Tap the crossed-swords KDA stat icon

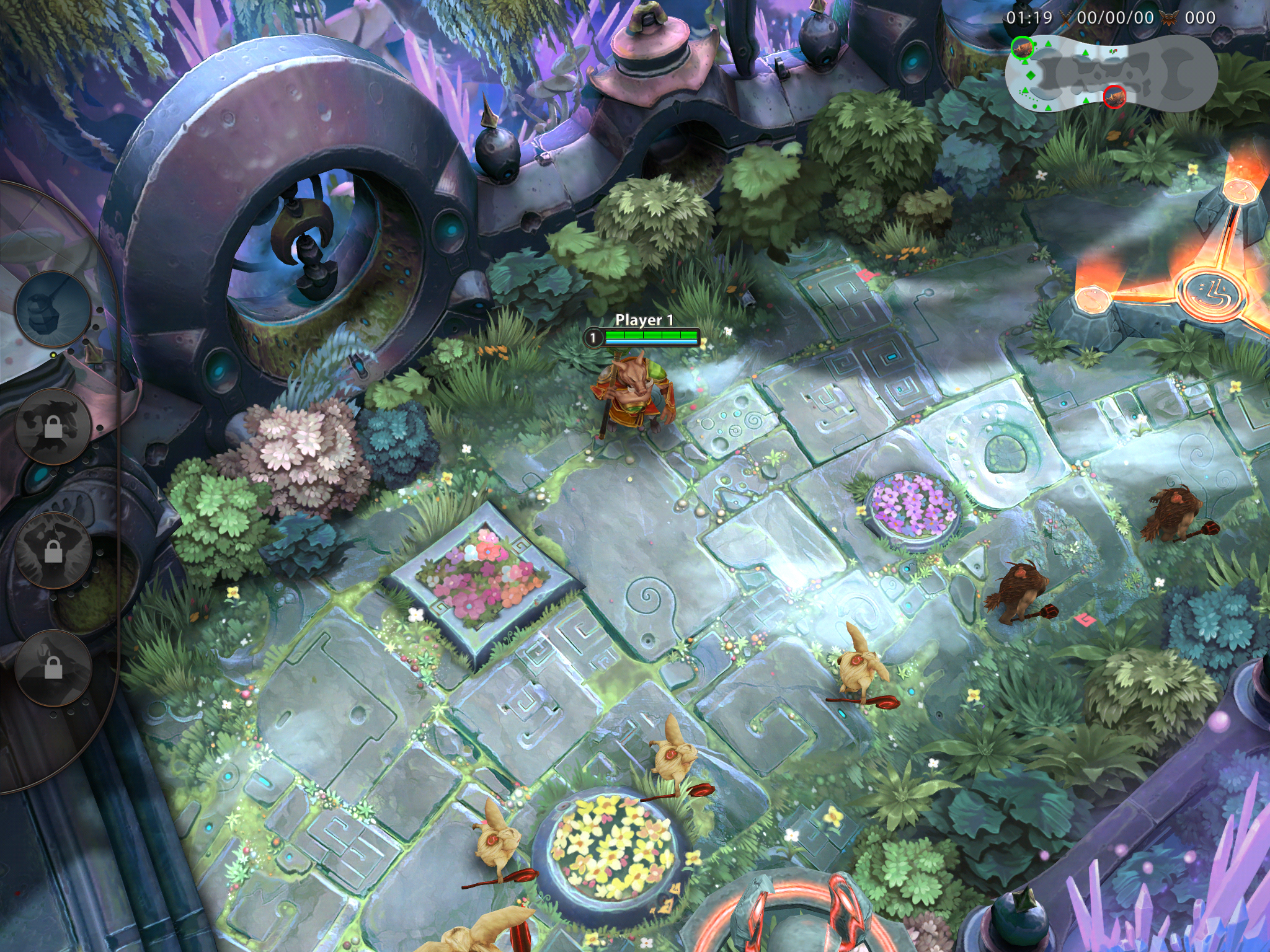point(1065,17)
